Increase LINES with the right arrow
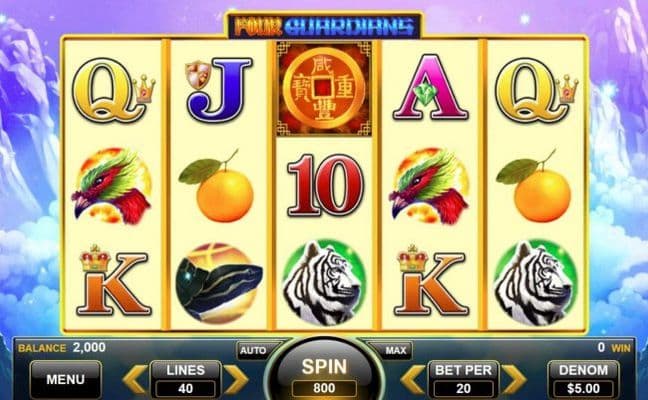 coord(235,379)
